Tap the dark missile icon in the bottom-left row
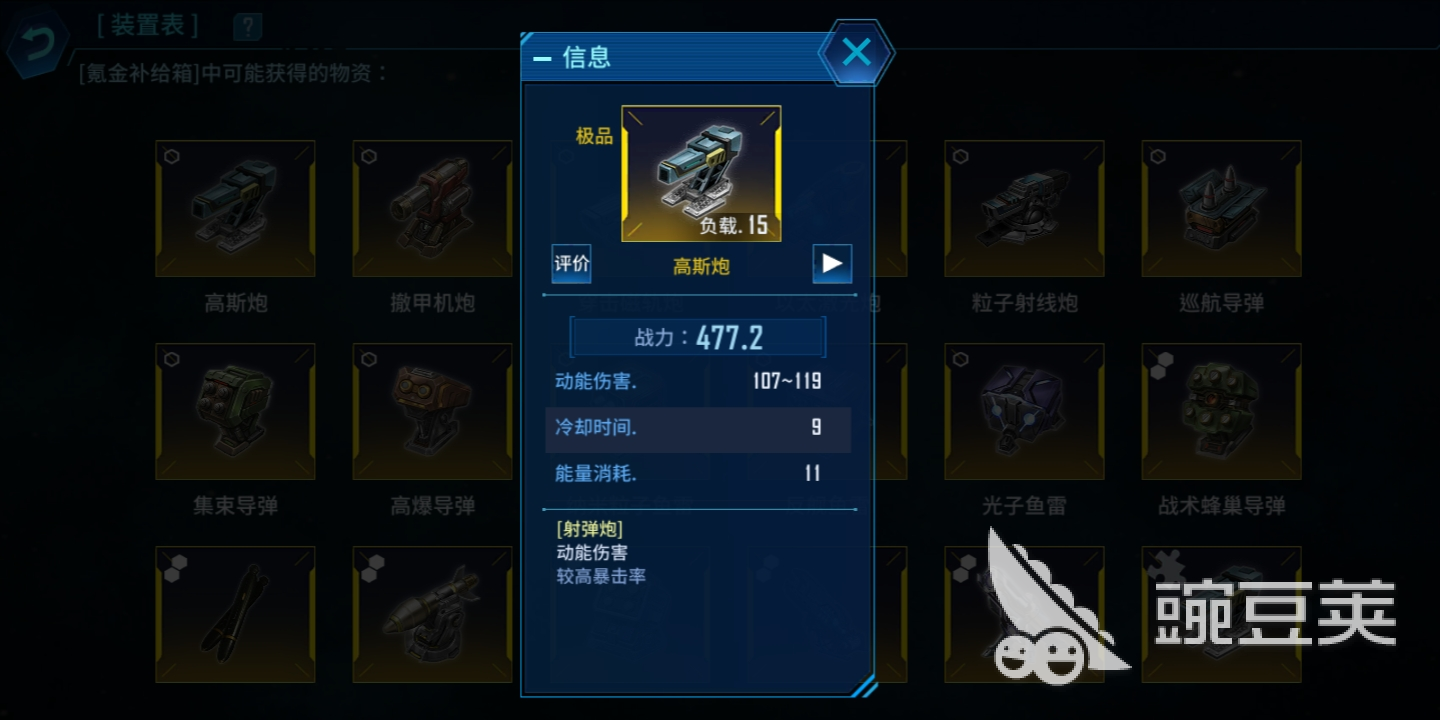1440x720 pixels. click(x=235, y=612)
